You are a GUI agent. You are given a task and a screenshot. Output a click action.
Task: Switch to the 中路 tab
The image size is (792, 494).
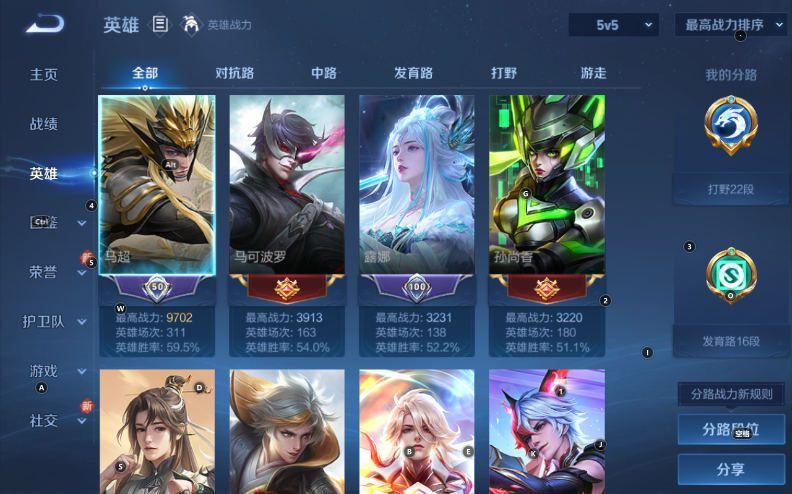(324, 73)
